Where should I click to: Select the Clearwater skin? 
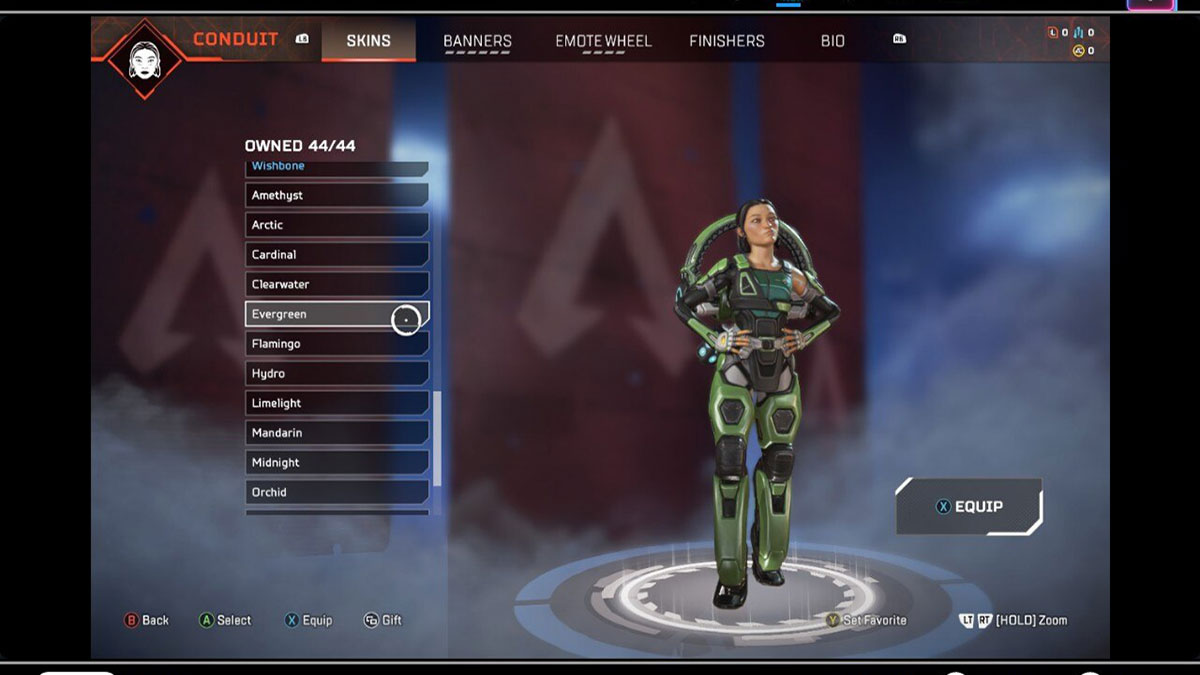[x=336, y=284]
